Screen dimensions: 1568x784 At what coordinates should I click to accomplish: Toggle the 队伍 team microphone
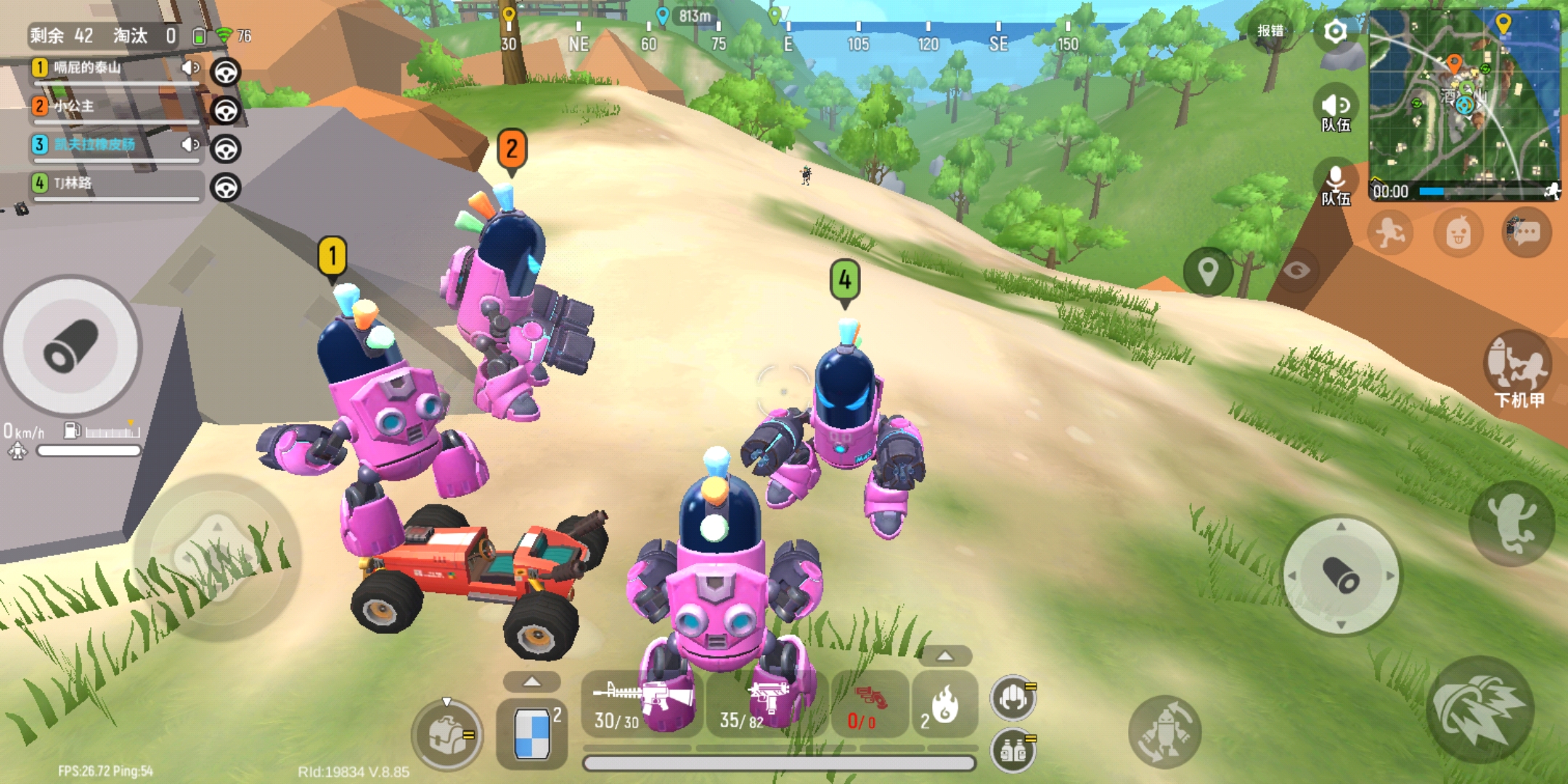pos(1336,184)
